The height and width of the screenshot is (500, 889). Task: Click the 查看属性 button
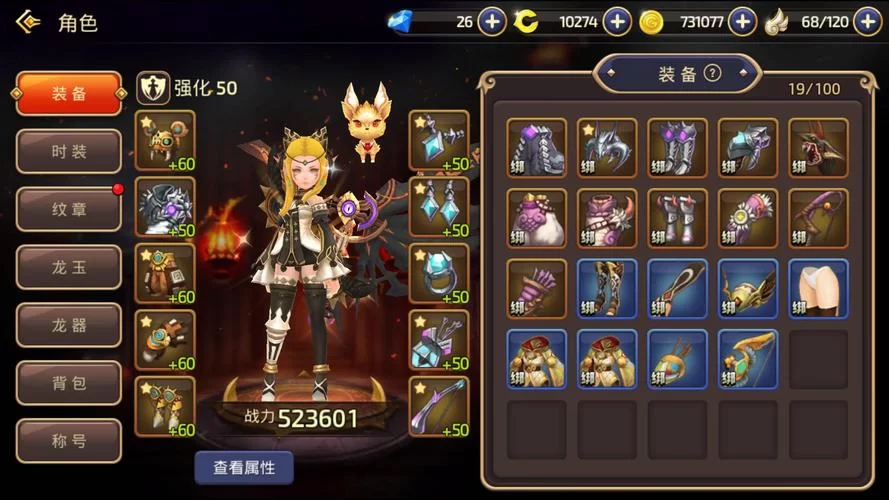click(244, 467)
